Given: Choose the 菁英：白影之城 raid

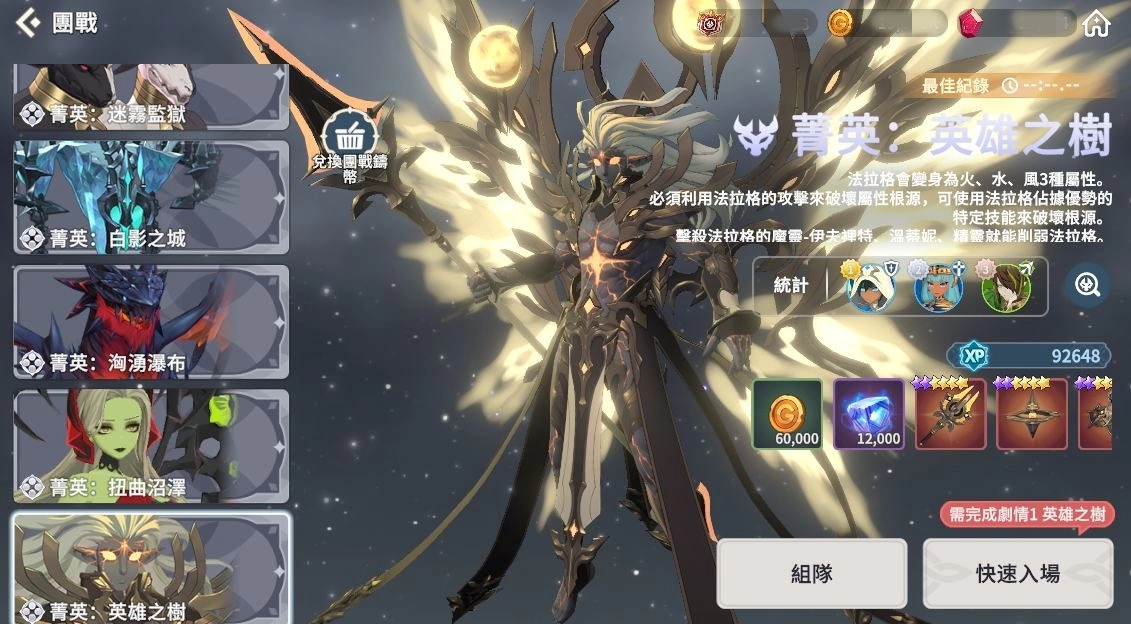Looking at the screenshot, I should pyautogui.click(x=150, y=196).
